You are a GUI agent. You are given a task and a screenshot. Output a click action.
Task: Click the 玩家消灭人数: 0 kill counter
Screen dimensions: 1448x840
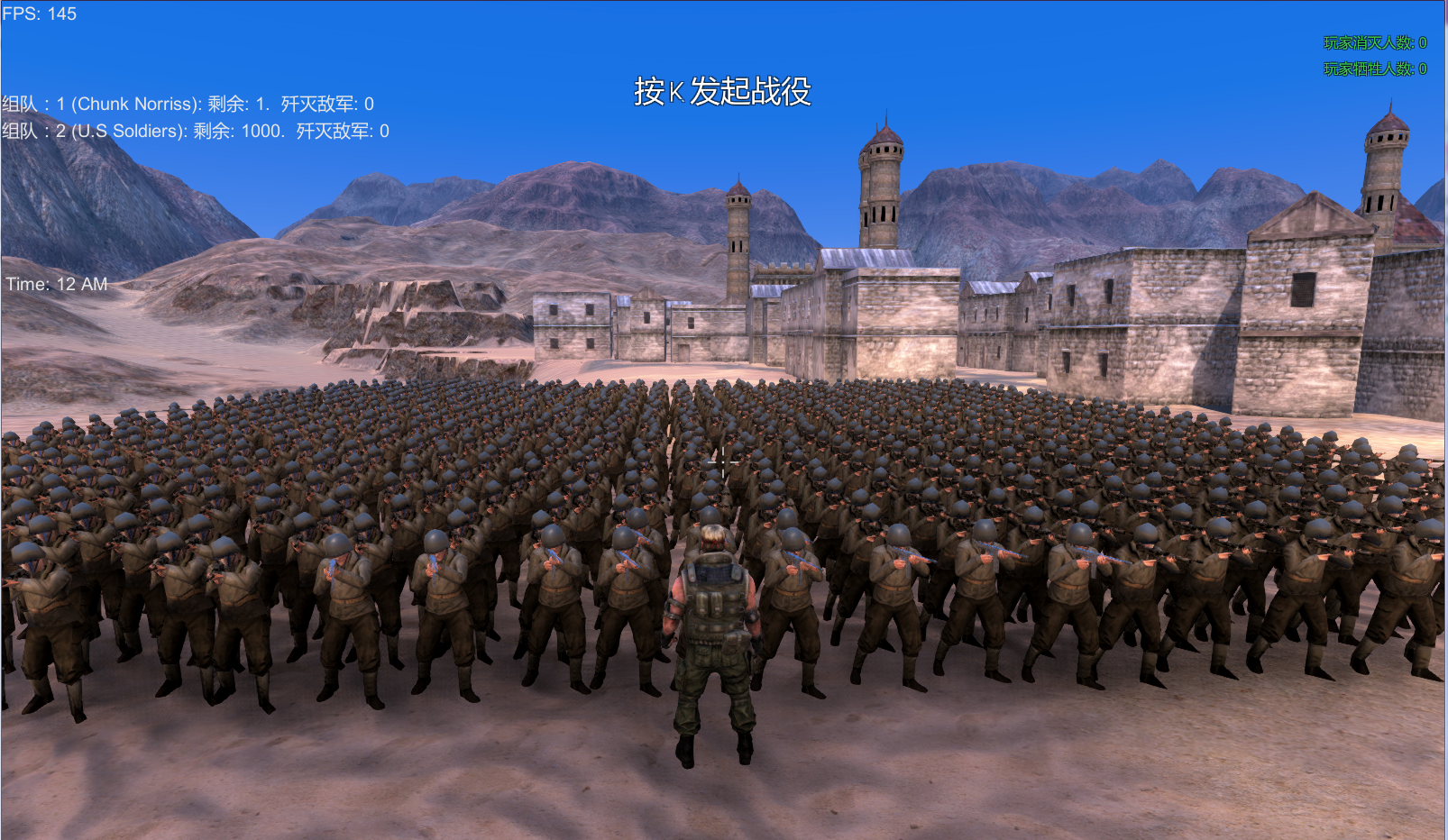1374,41
